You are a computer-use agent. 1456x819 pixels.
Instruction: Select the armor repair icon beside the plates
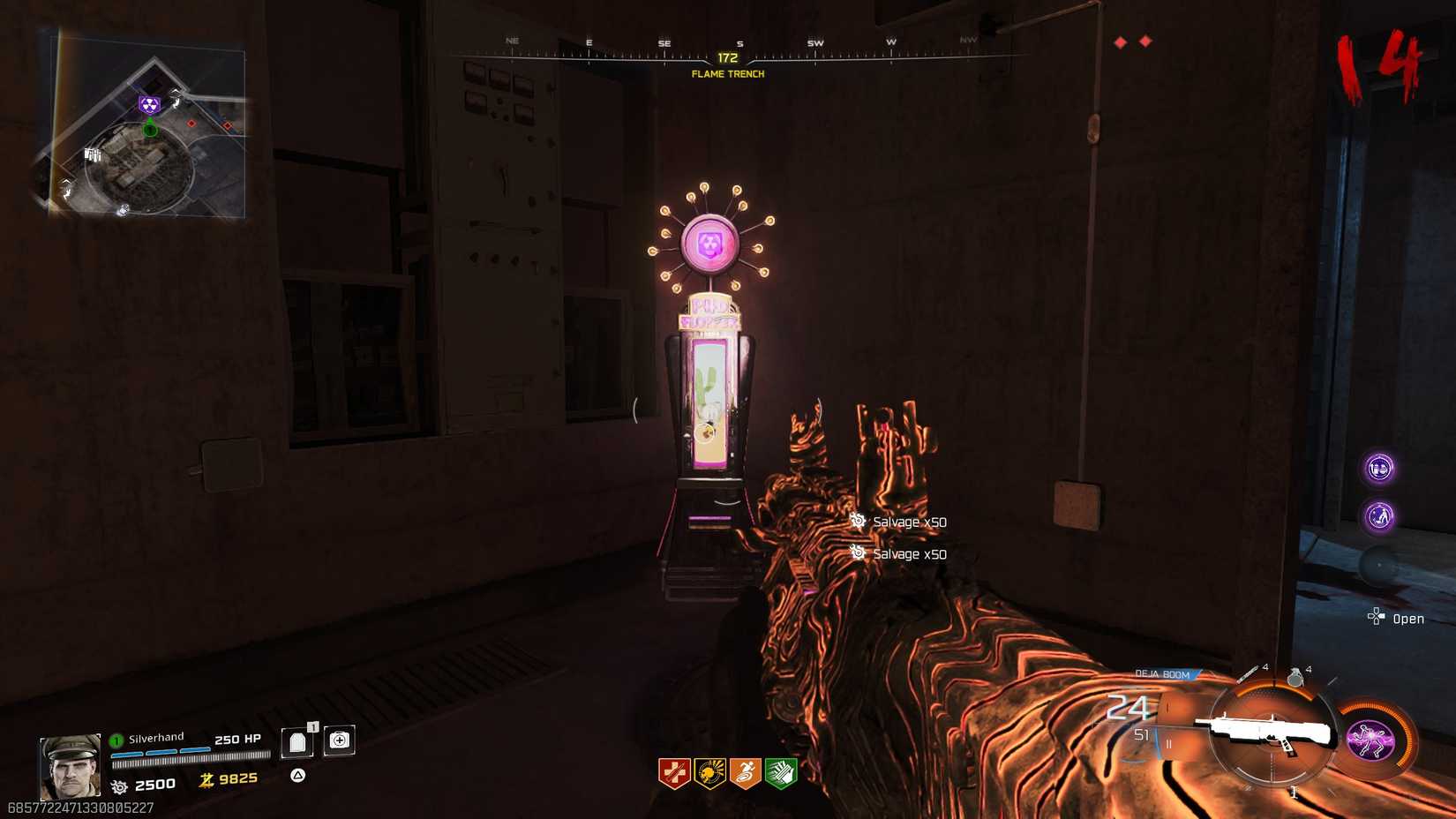[x=340, y=740]
